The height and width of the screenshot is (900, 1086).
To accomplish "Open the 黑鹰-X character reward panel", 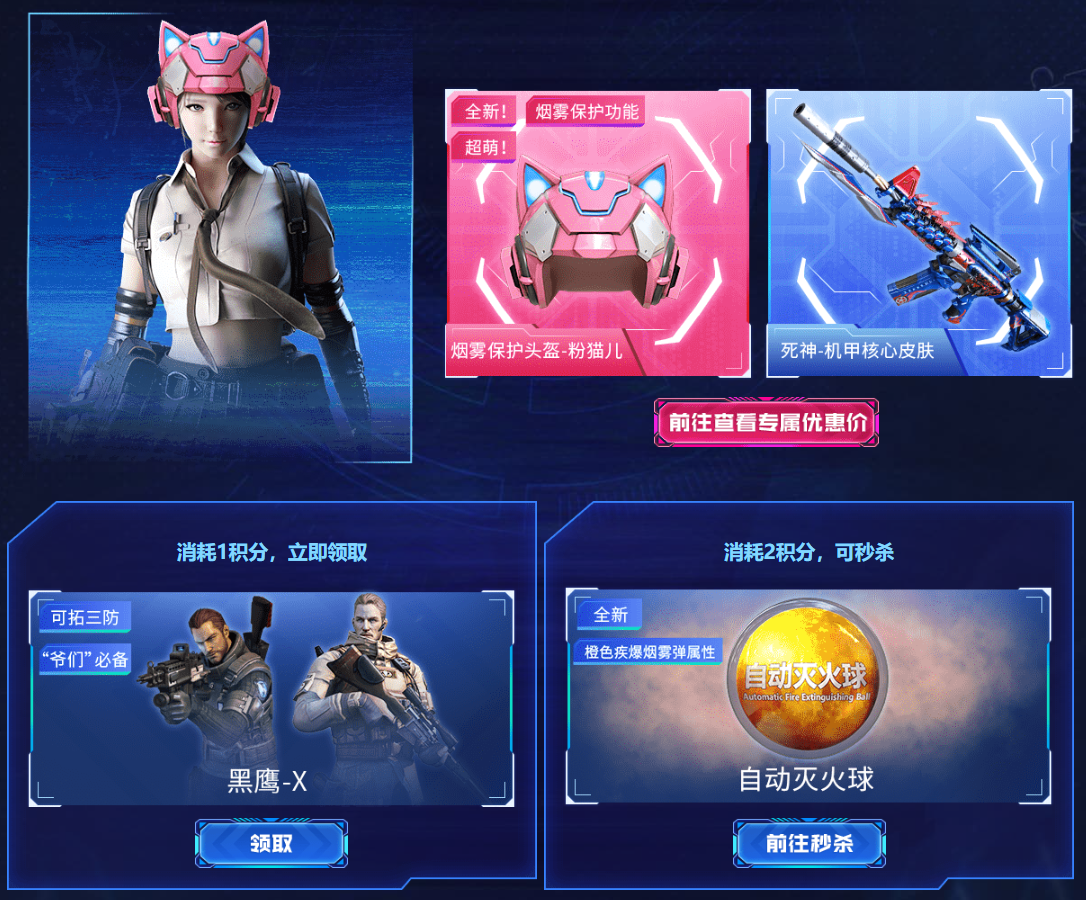I will coord(271,698).
